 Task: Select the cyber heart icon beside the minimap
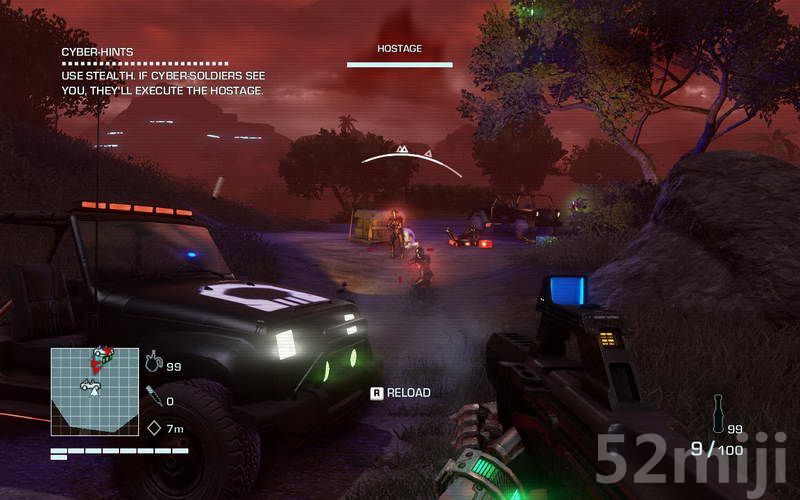(153, 361)
